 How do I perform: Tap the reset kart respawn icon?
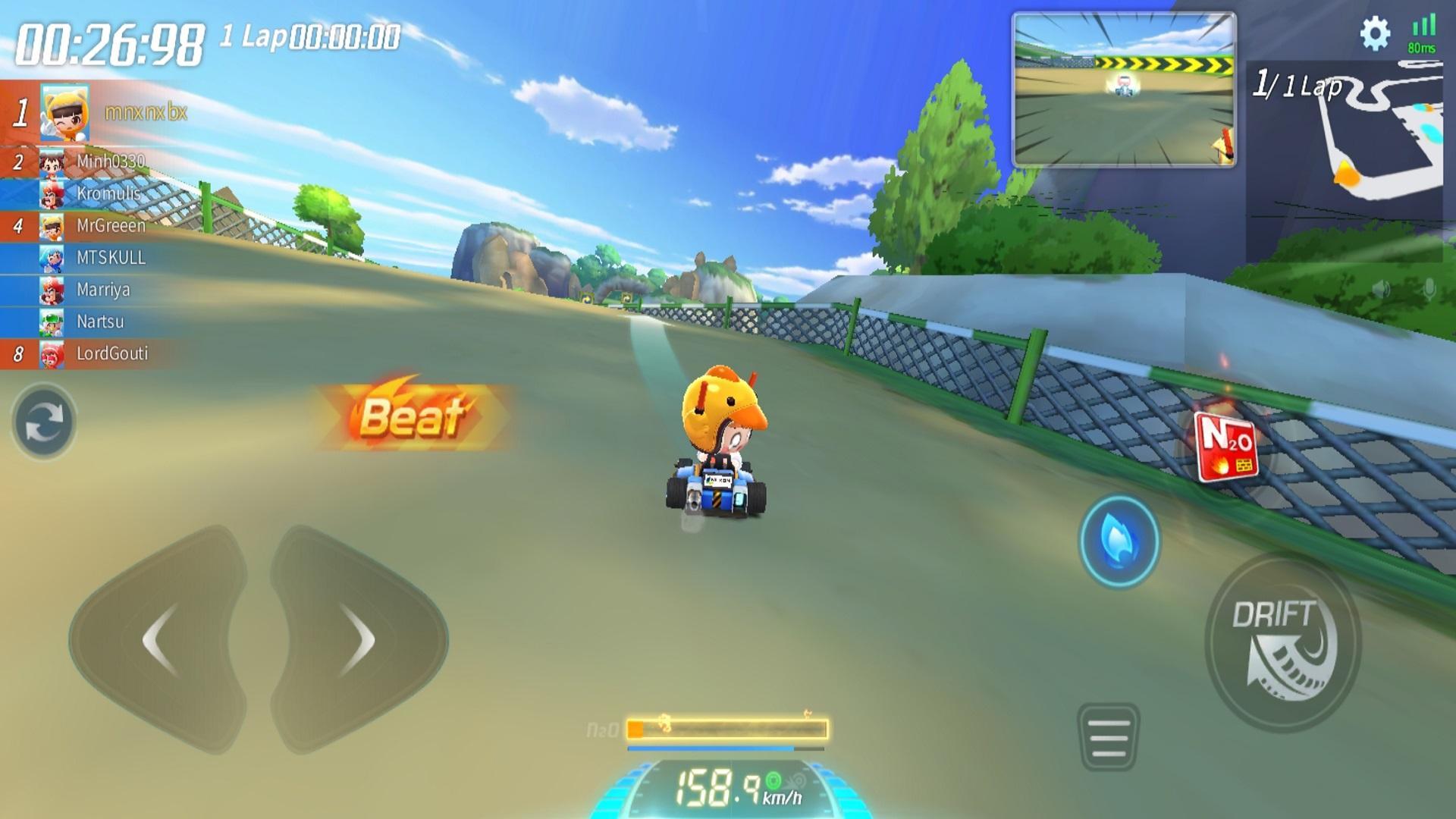click(43, 419)
